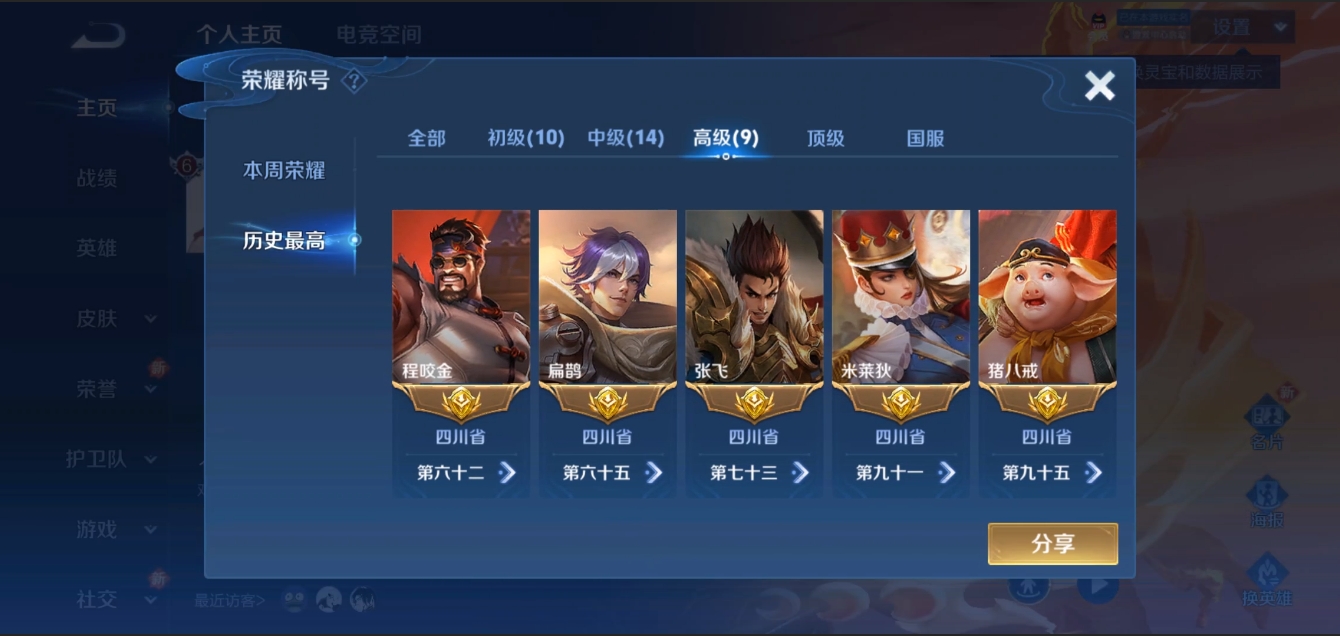Image resolution: width=1340 pixels, height=636 pixels.
Task: Open the 程咬金 hero title card
Action: 461,298
